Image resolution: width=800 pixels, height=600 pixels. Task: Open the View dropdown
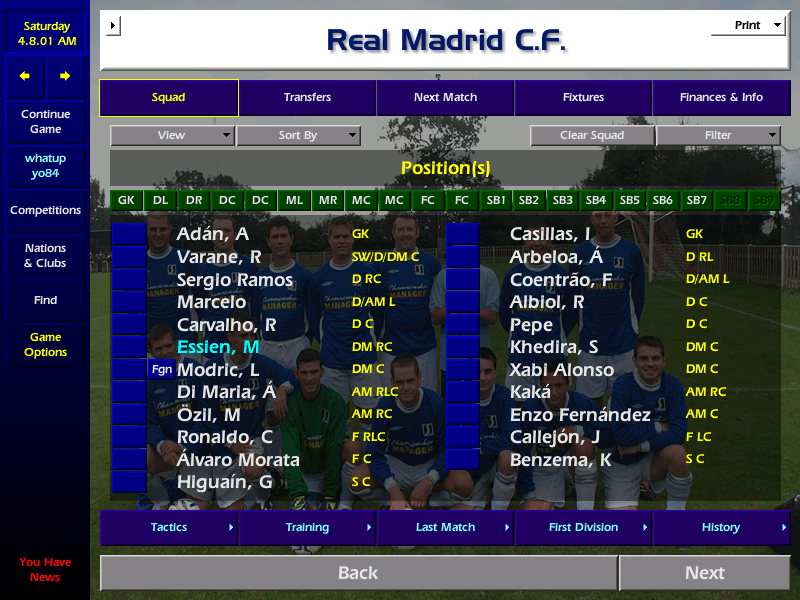172,135
